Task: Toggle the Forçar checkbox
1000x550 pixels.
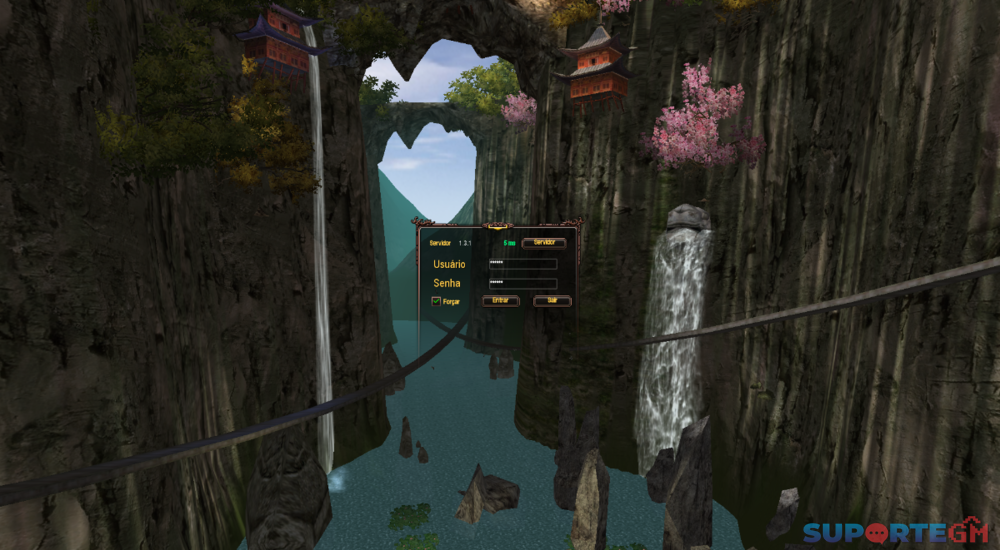Action: click(x=436, y=301)
